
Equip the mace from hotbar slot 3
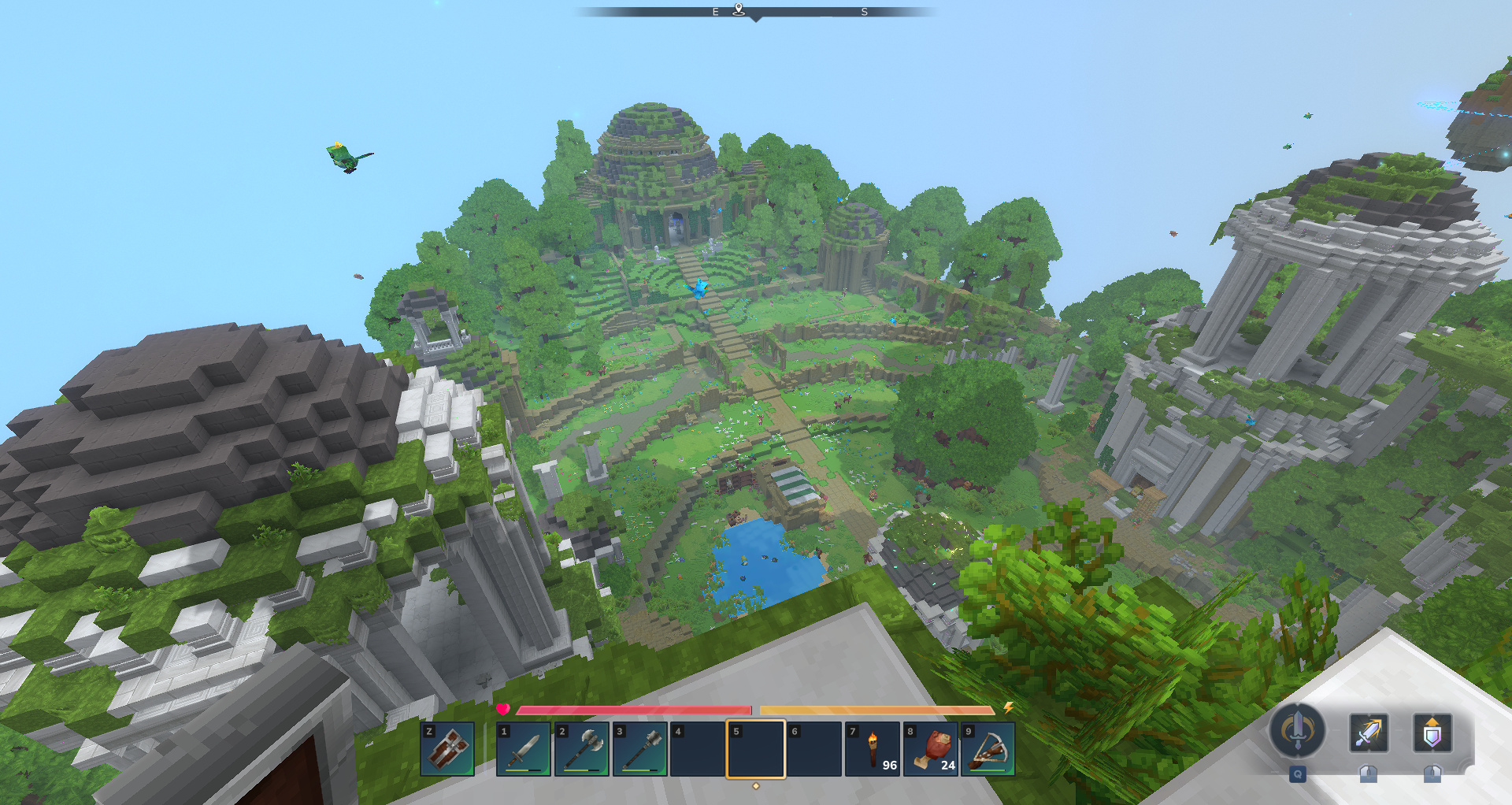click(639, 749)
